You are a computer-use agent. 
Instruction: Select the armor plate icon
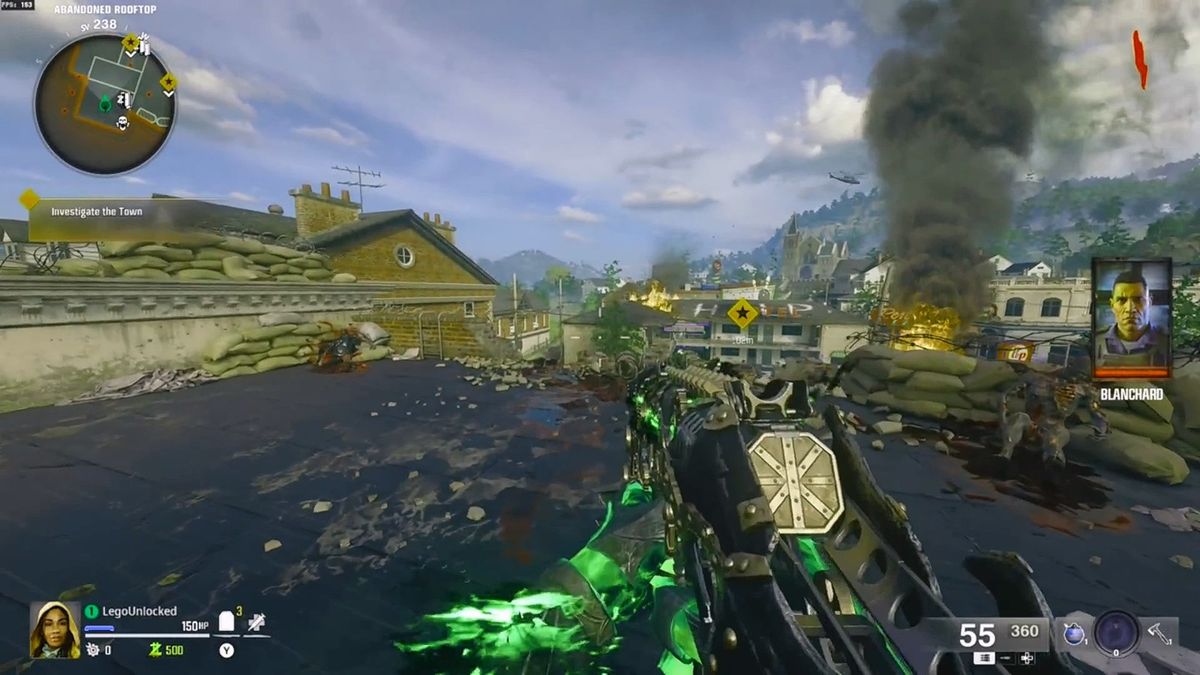pyautogui.click(x=227, y=623)
